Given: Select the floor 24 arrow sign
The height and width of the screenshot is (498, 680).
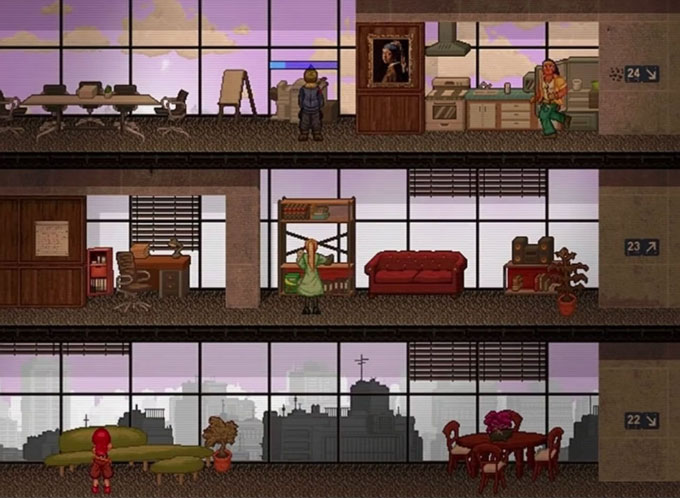Looking at the screenshot, I should (x=641, y=73).
